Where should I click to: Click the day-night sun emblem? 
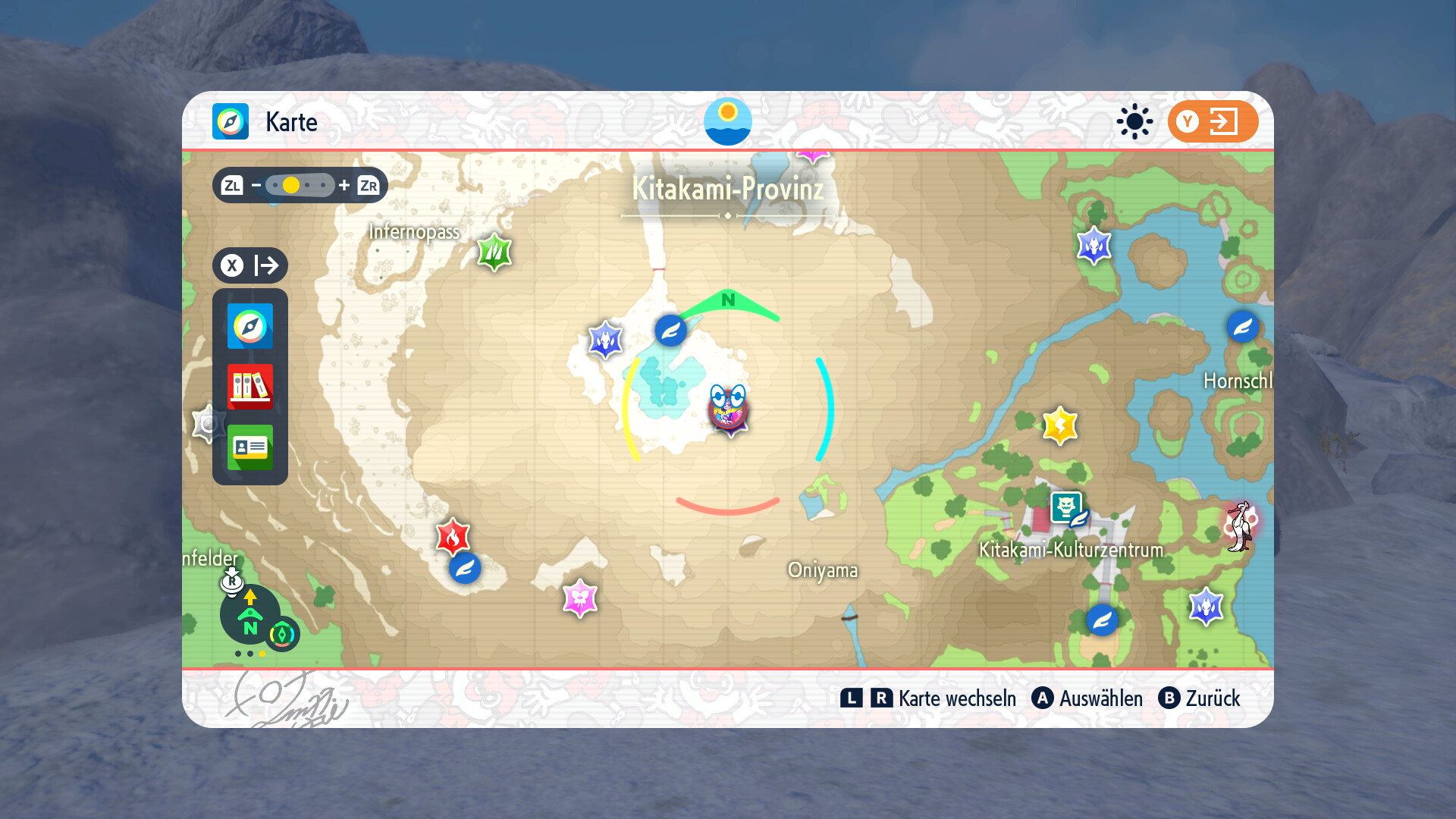click(727, 121)
